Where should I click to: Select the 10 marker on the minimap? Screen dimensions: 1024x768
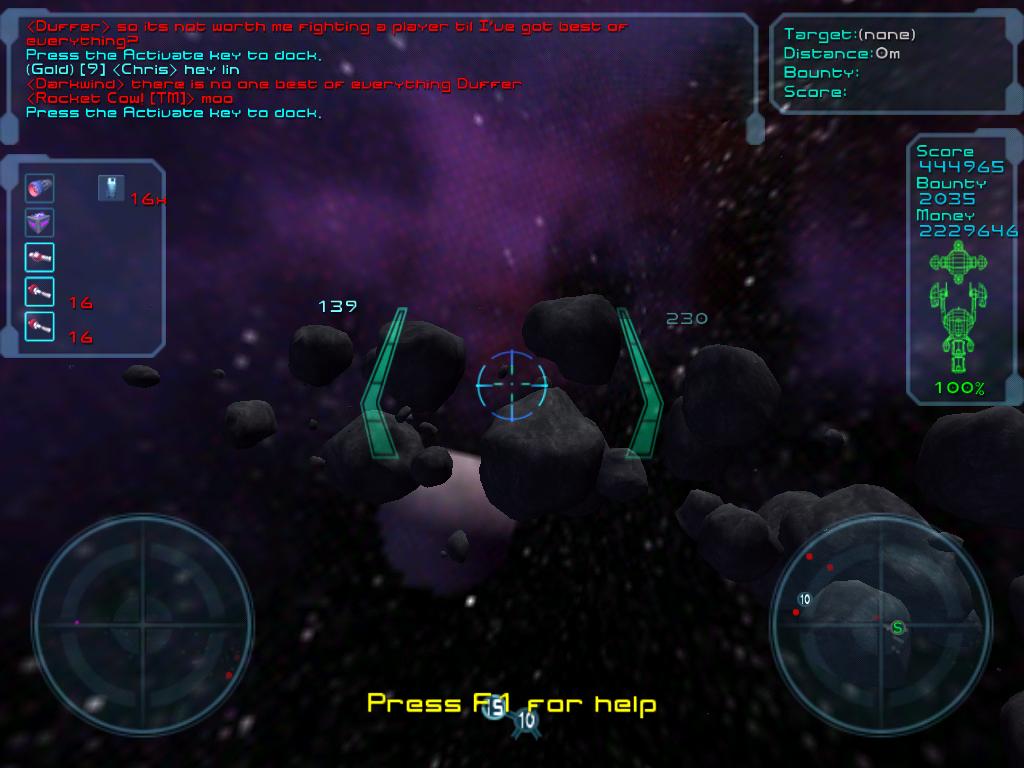pyautogui.click(x=804, y=600)
